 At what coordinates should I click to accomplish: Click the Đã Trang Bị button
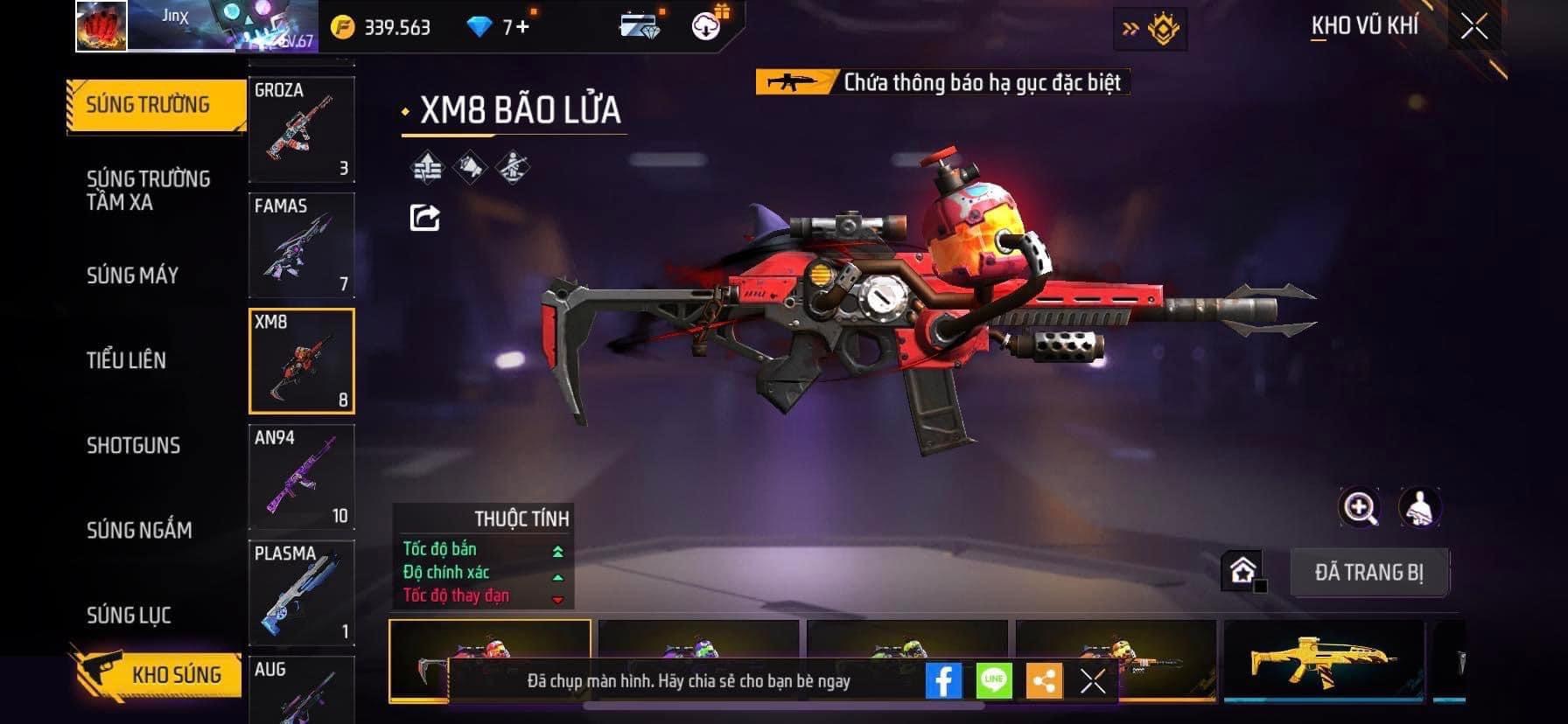pyautogui.click(x=1369, y=573)
